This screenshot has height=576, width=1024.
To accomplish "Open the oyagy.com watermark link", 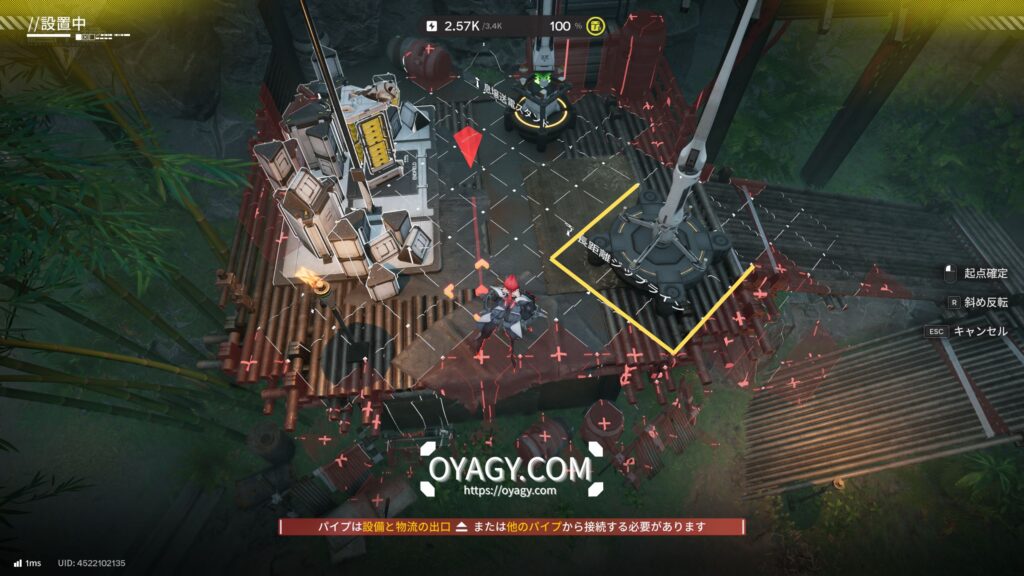I will pyautogui.click(x=510, y=490).
